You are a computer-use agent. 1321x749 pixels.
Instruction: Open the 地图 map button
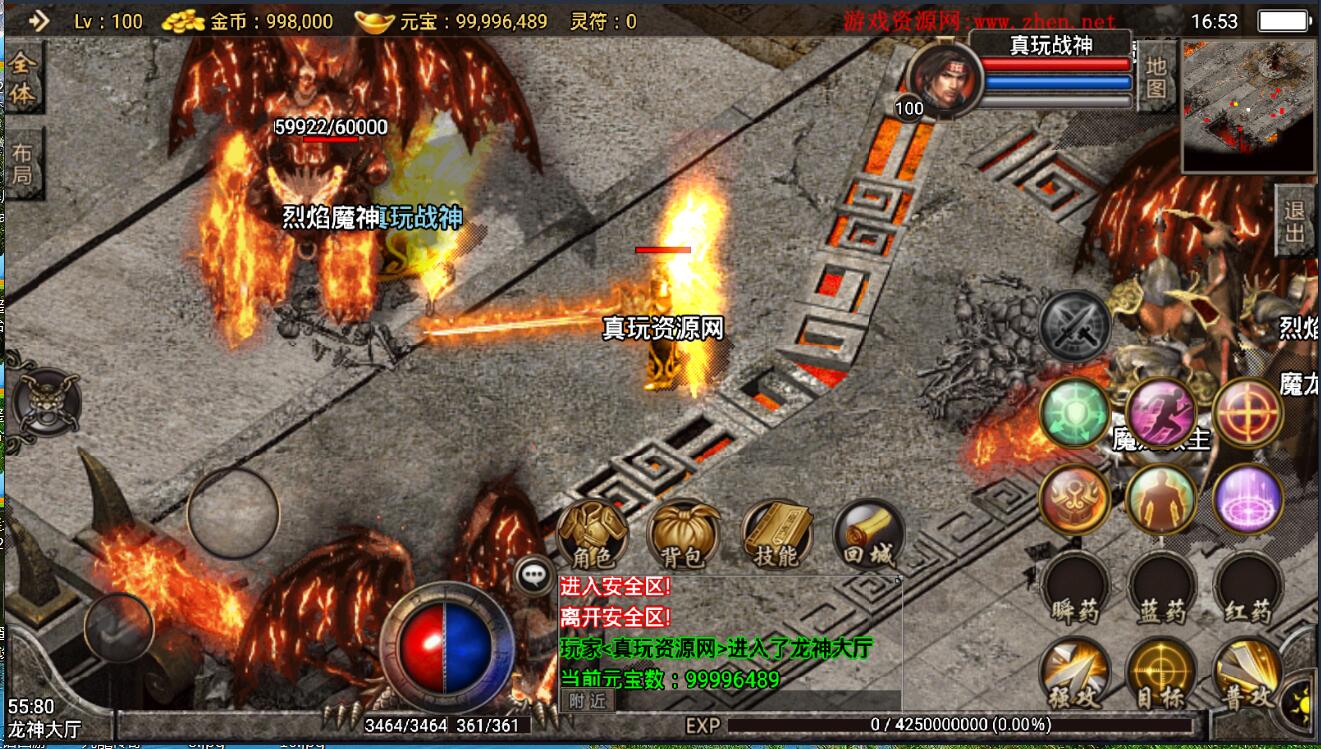pyautogui.click(x=1156, y=78)
